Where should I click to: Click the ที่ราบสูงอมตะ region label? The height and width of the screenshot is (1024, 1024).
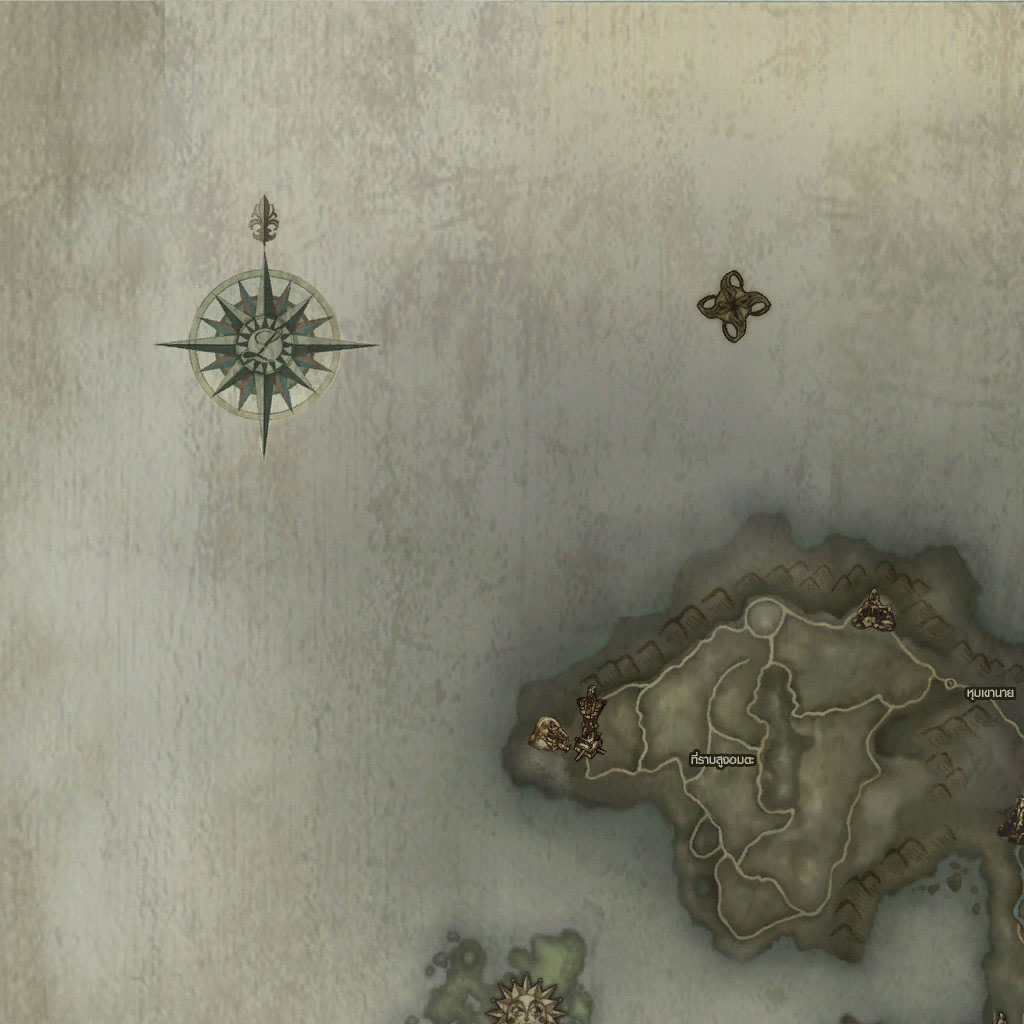[x=722, y=760]
